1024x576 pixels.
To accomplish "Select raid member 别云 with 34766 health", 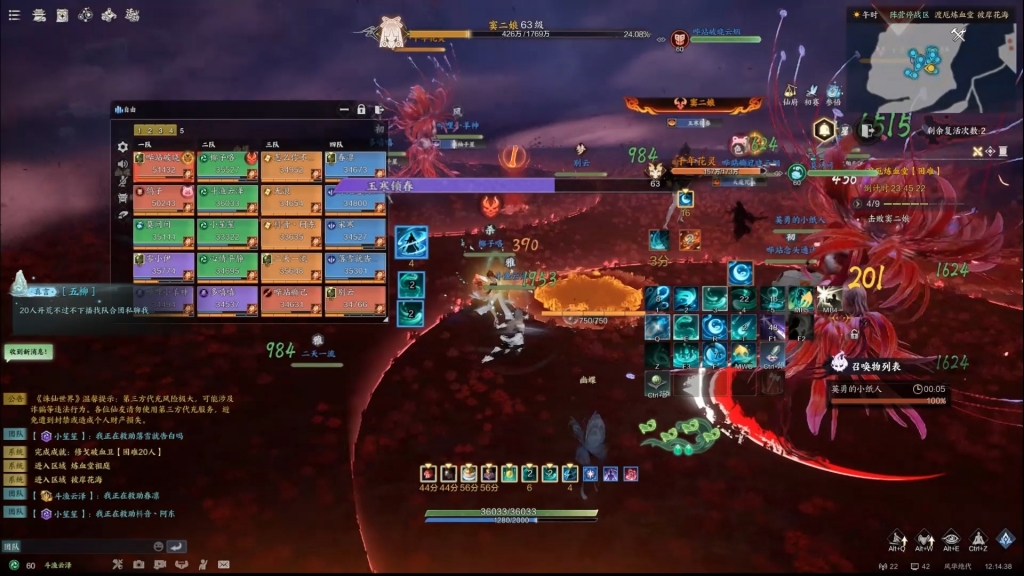I will tap(354, 300).
